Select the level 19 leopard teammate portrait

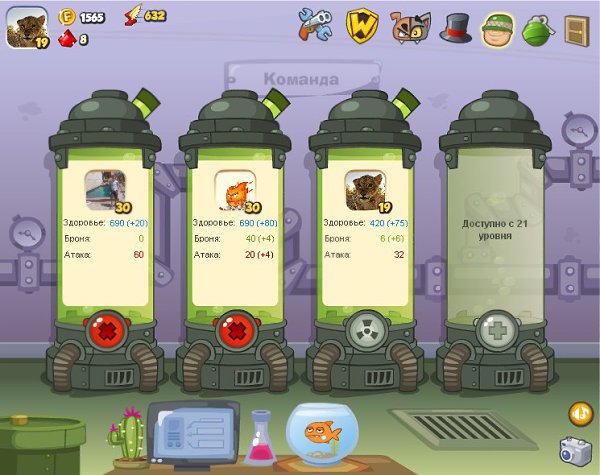(365, 190)
